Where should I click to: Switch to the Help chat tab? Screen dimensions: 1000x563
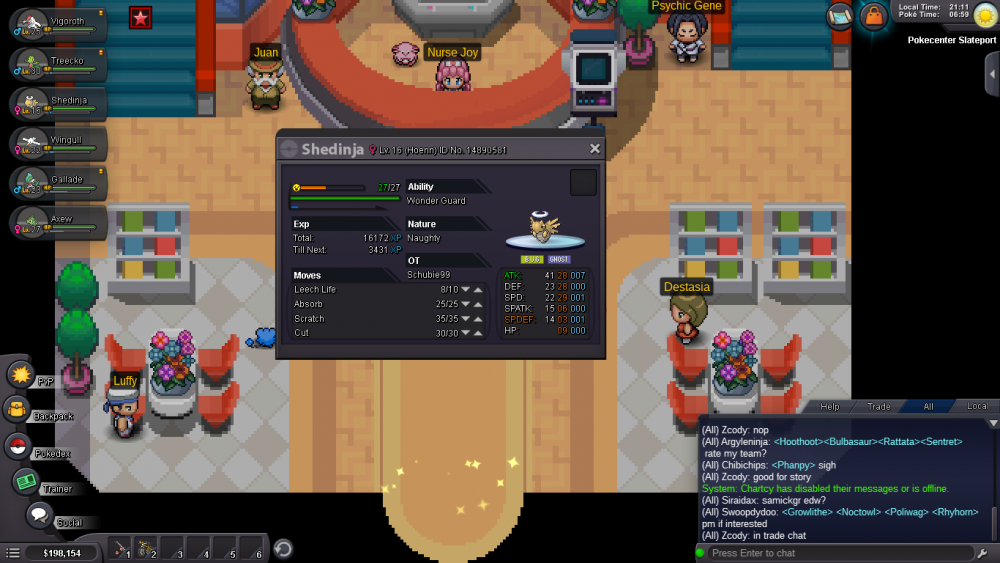[830, 406]
